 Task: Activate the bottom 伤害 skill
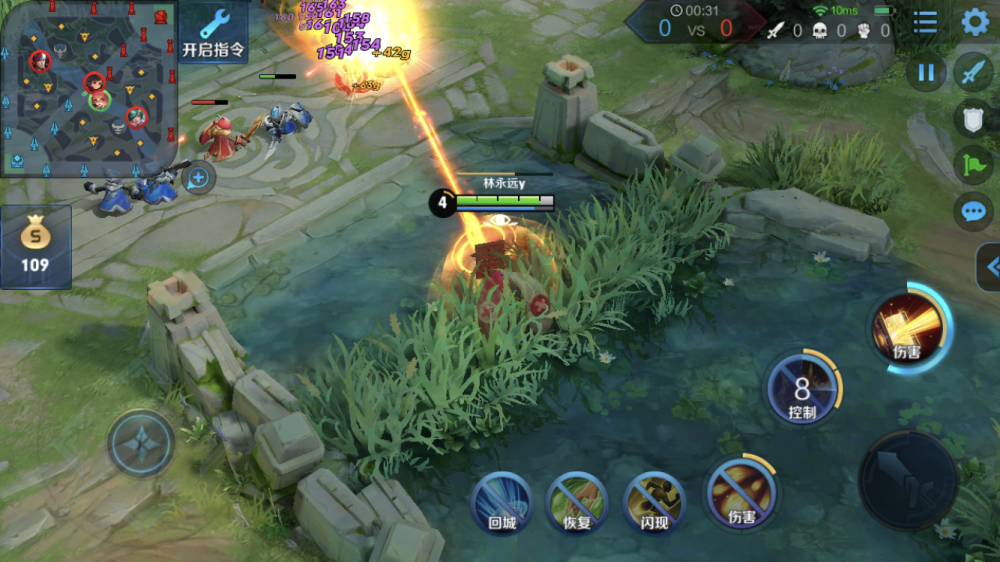(741, 492)
